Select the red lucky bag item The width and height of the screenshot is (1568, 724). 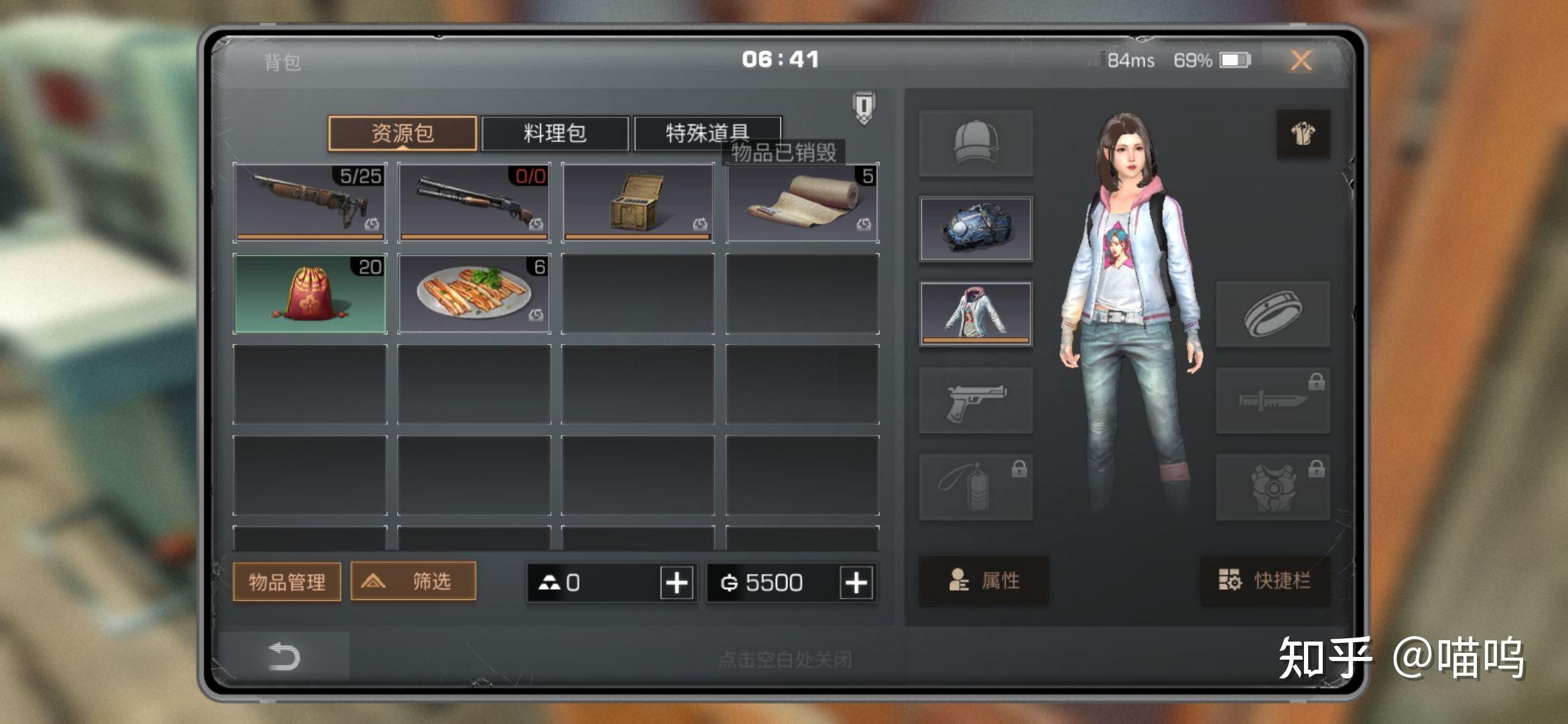coord(310,294)
